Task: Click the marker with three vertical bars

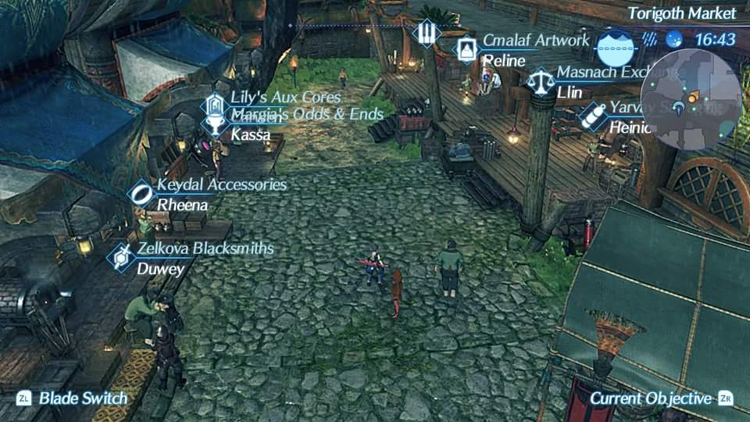Action: tap(427, 32)
